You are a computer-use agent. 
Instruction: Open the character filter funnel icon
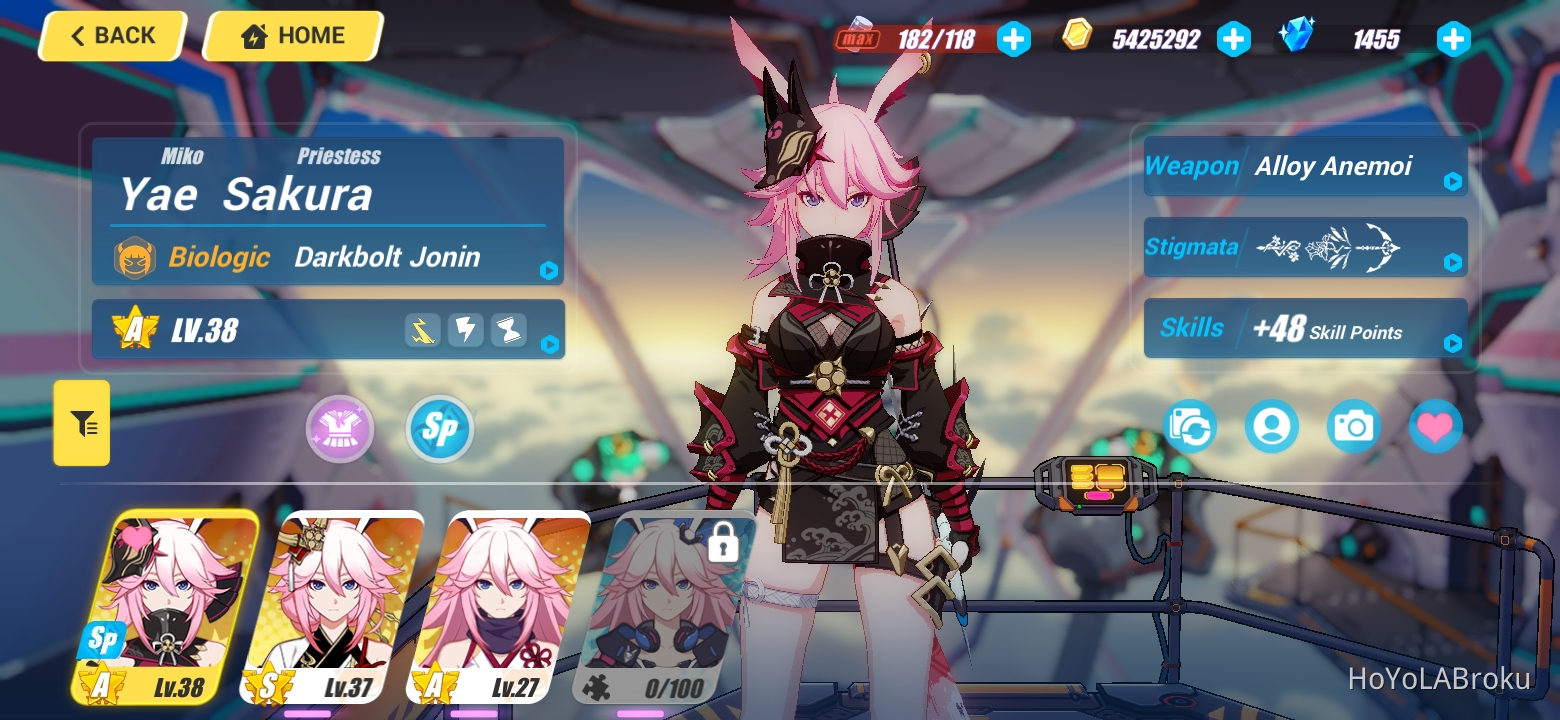[80, 423]
